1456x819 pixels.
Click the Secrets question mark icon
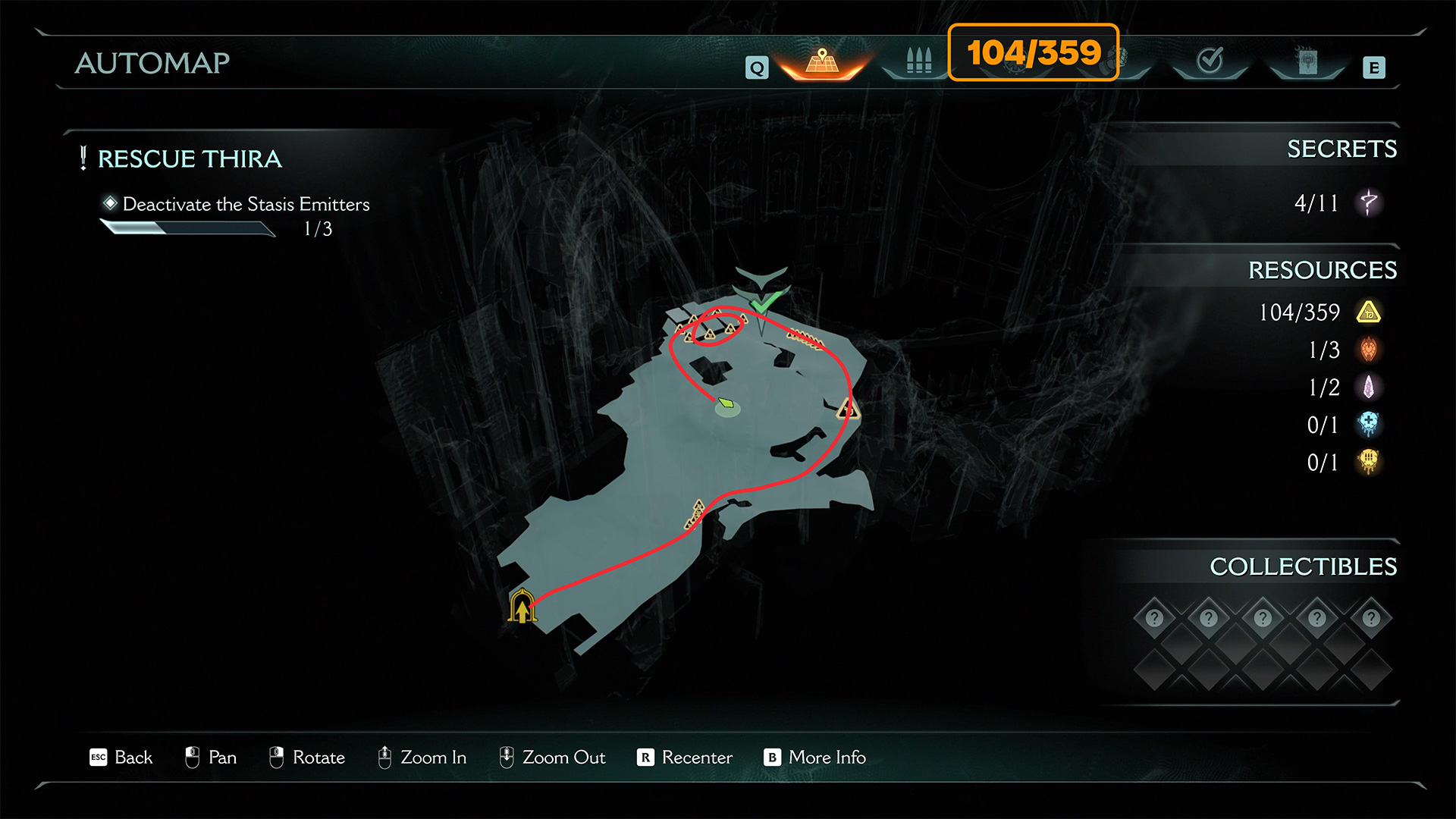[1369, 202]
